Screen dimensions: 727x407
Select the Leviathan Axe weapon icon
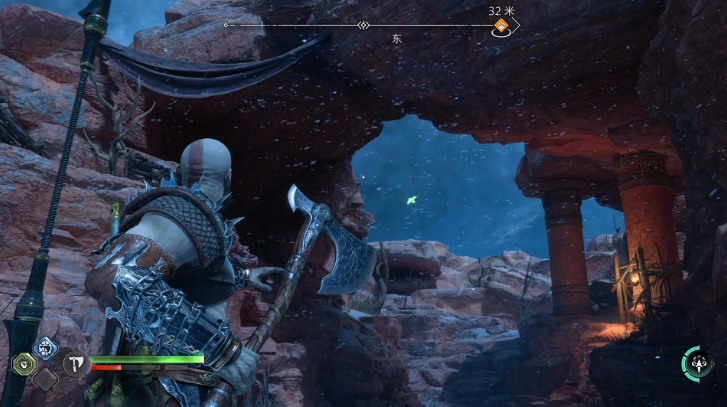click(x=75, y=364)
